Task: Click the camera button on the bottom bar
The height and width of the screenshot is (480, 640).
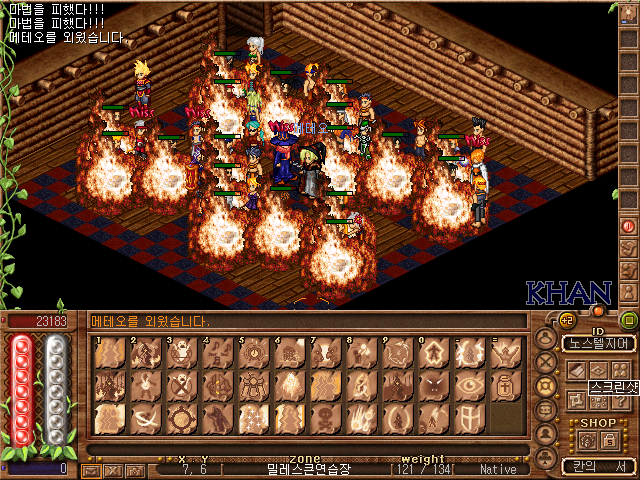Action: coord(134,469)
